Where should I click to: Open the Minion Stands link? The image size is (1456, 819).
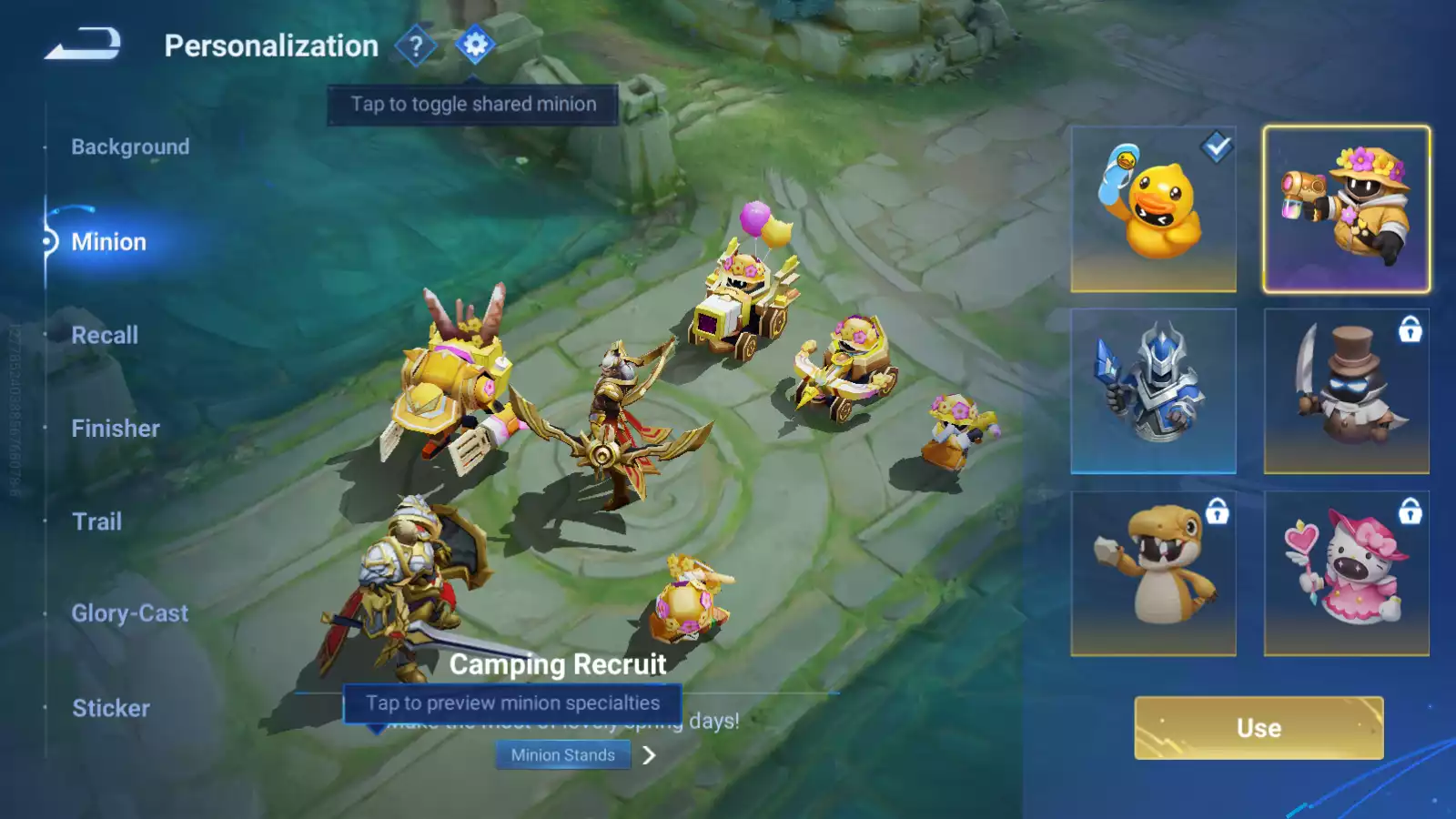(562, 755)
